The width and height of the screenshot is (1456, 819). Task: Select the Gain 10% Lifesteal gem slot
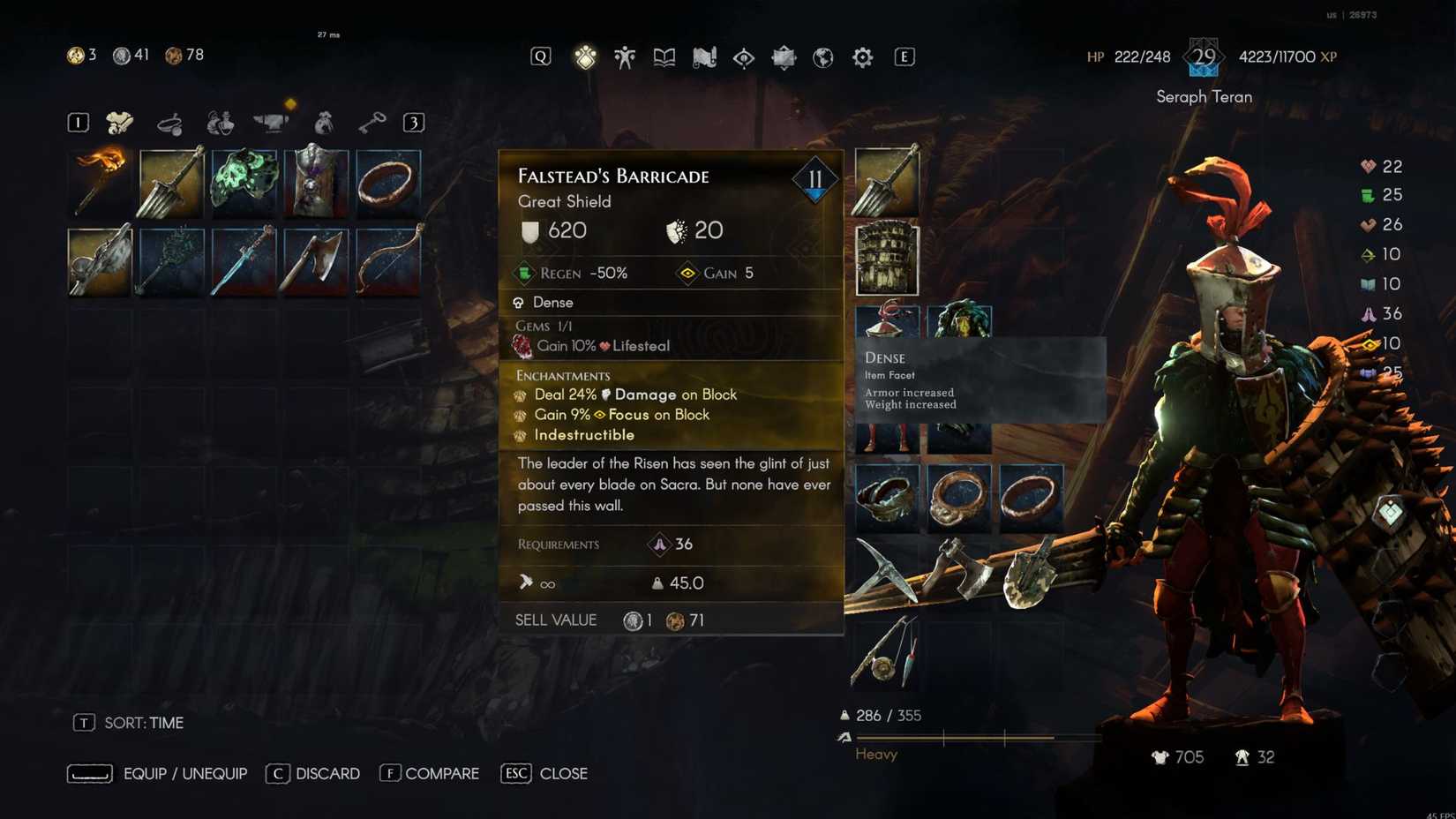tap(600, 346)
